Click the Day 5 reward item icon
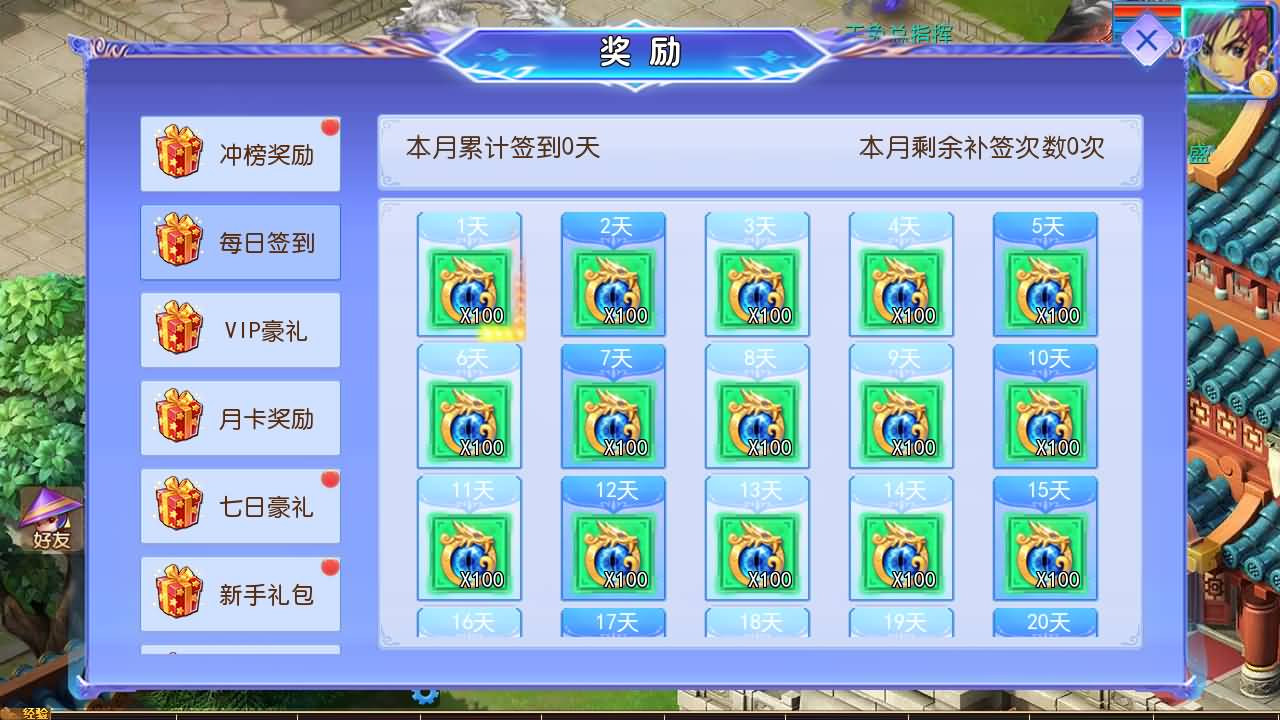 (1046, 290)
